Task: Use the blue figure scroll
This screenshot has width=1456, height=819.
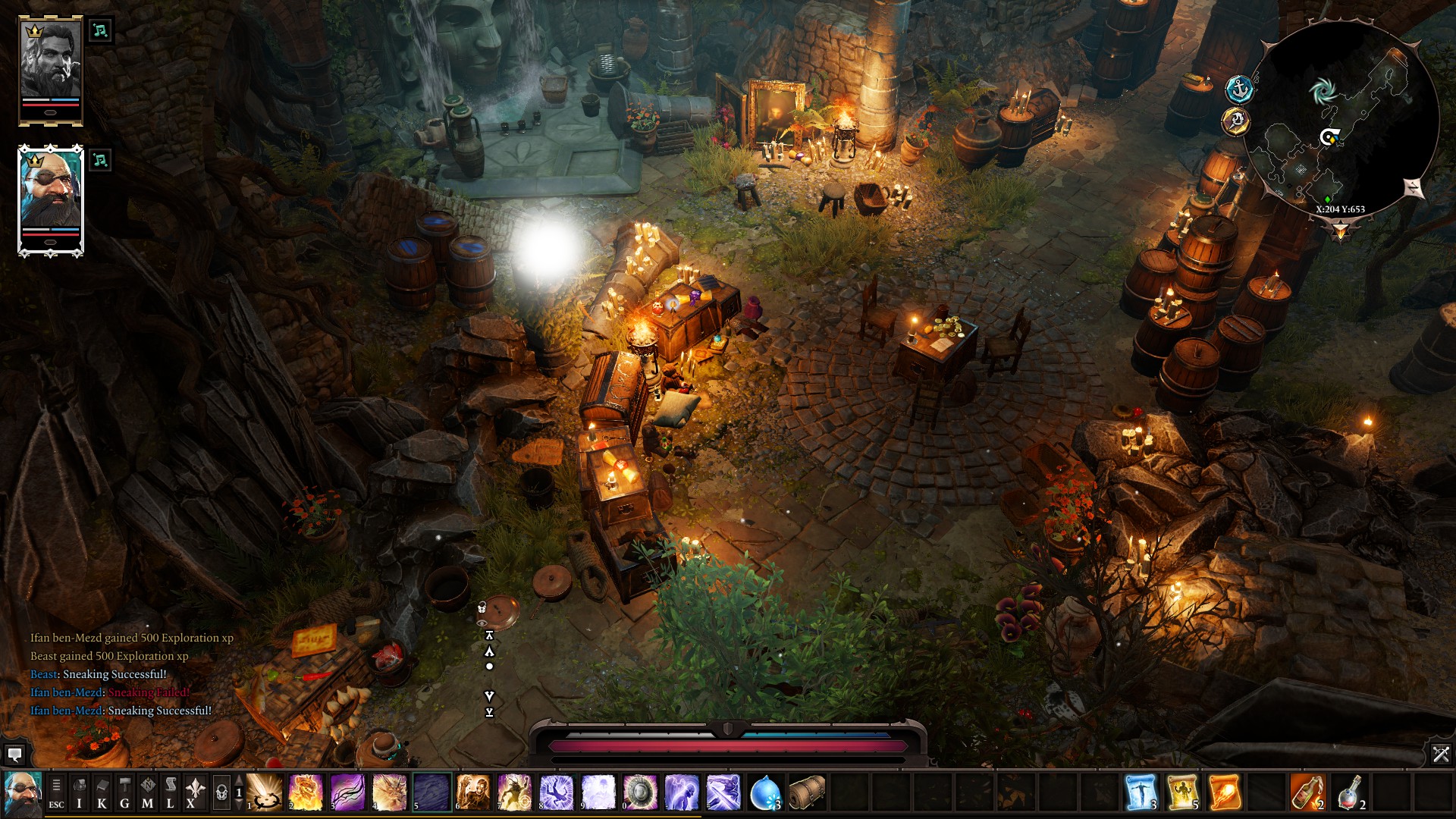Action: point(1141,793)
